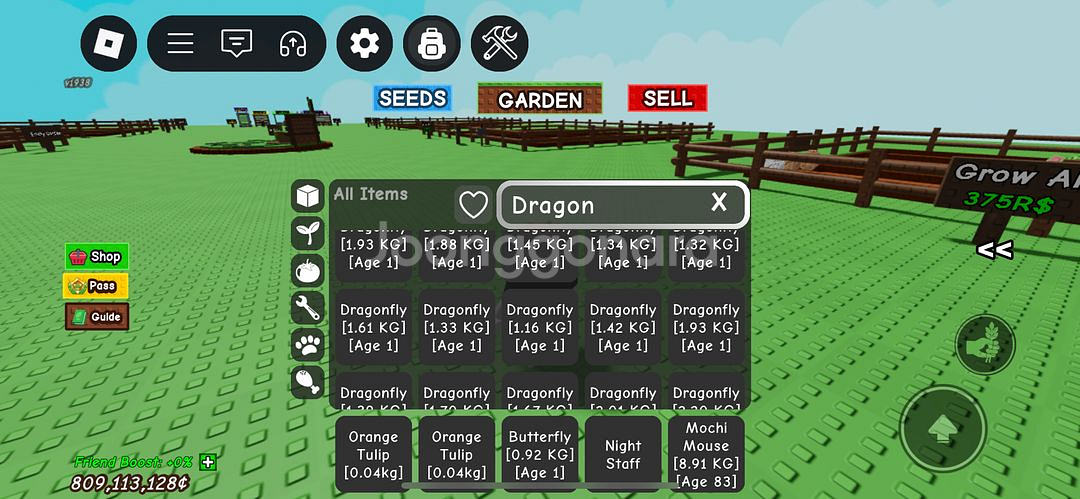Open the Roblox chat window
Image resolution: width=1080 pixels, height=499 pixels.
pos(236,44)
